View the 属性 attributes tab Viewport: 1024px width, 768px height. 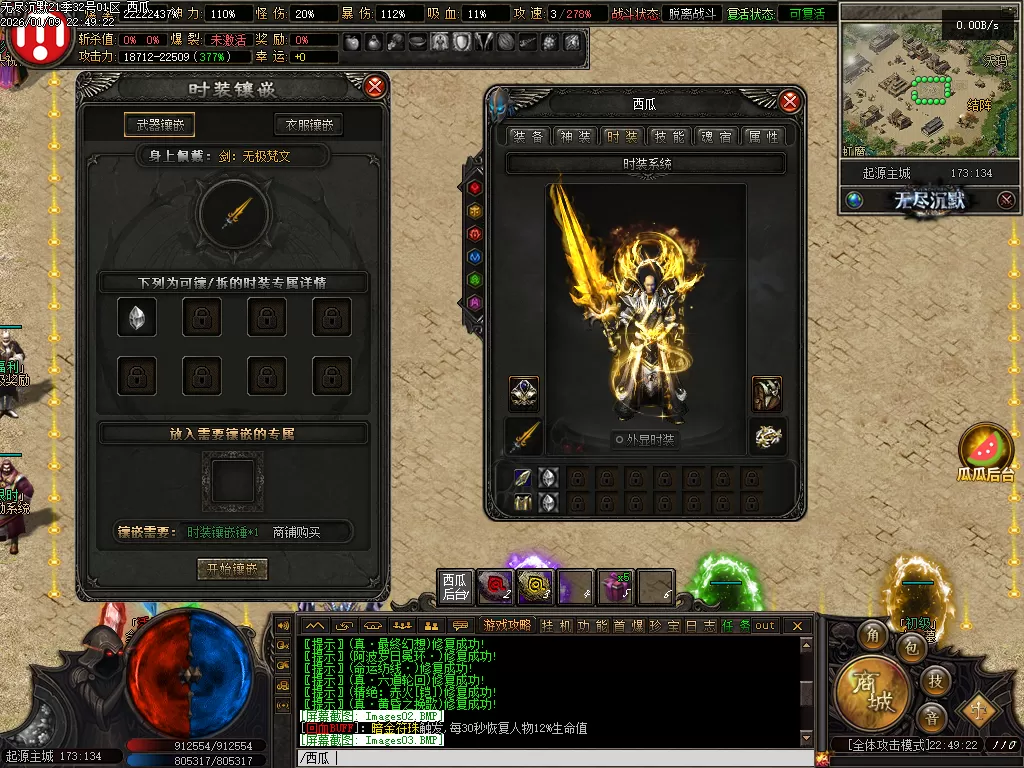(x=762, y=137)
